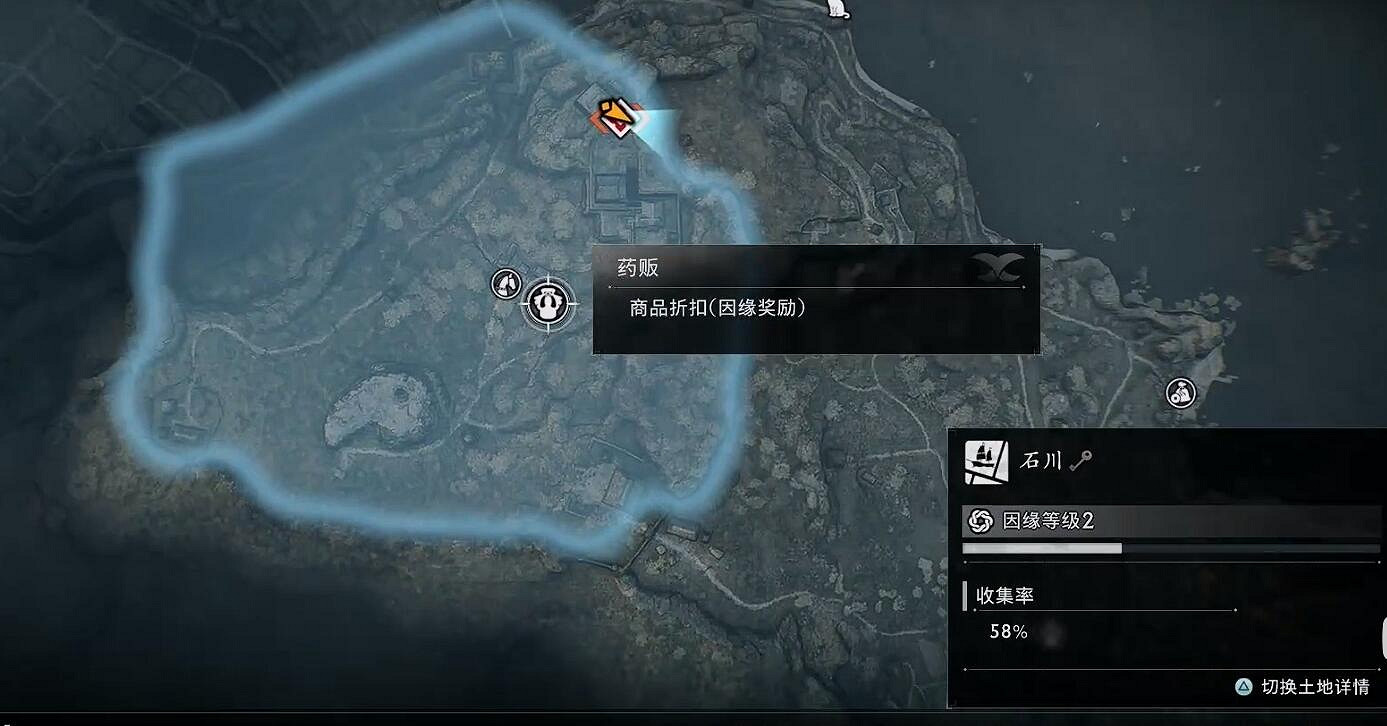This screenshot has width=1387, height=726.
Task: Click the orange quest marker at the map's top
Action: pos(613,113)
